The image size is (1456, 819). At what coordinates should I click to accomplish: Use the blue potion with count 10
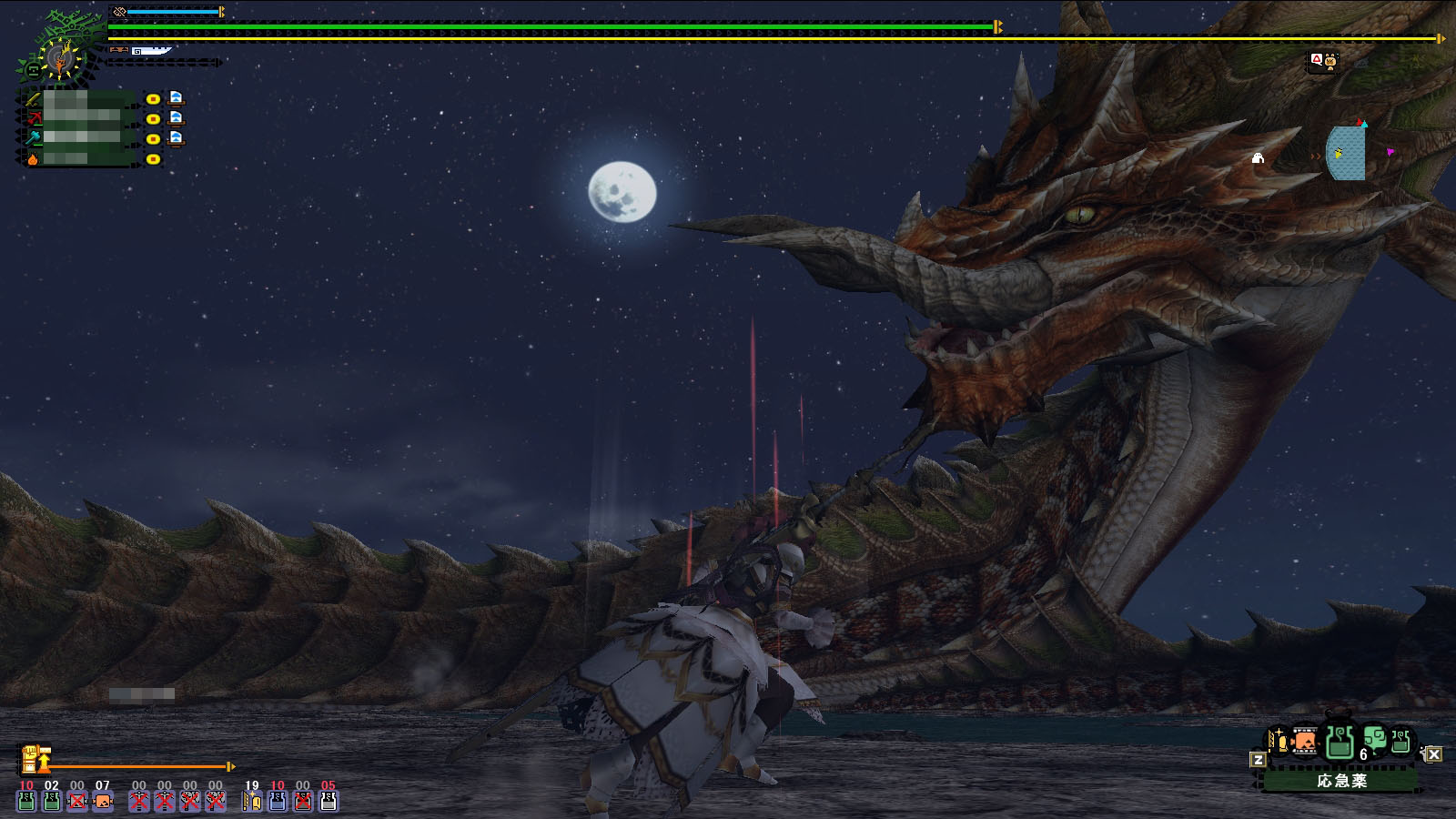click(x=278, y=801)
